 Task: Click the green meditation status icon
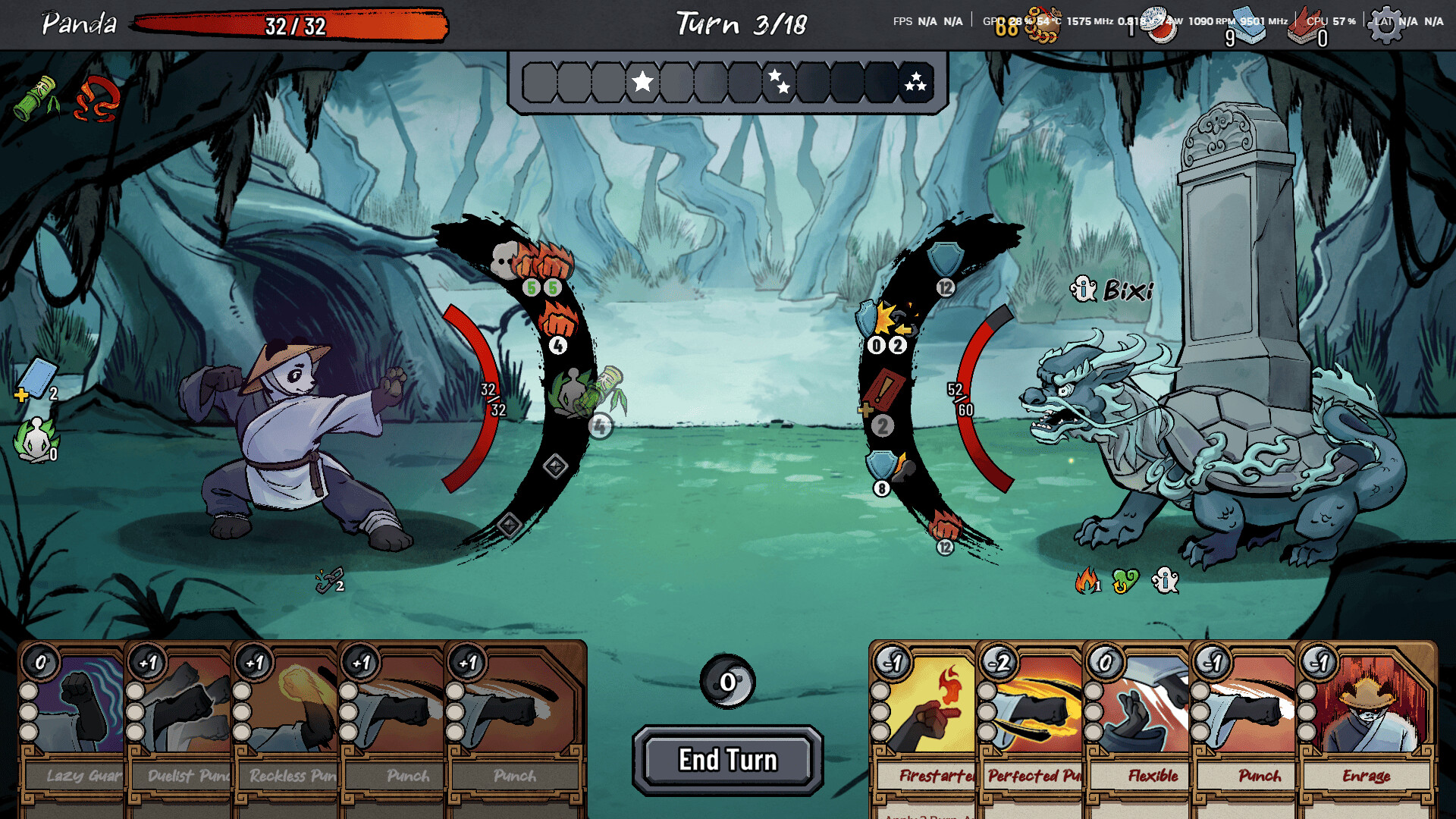click(x=35, y=439)
